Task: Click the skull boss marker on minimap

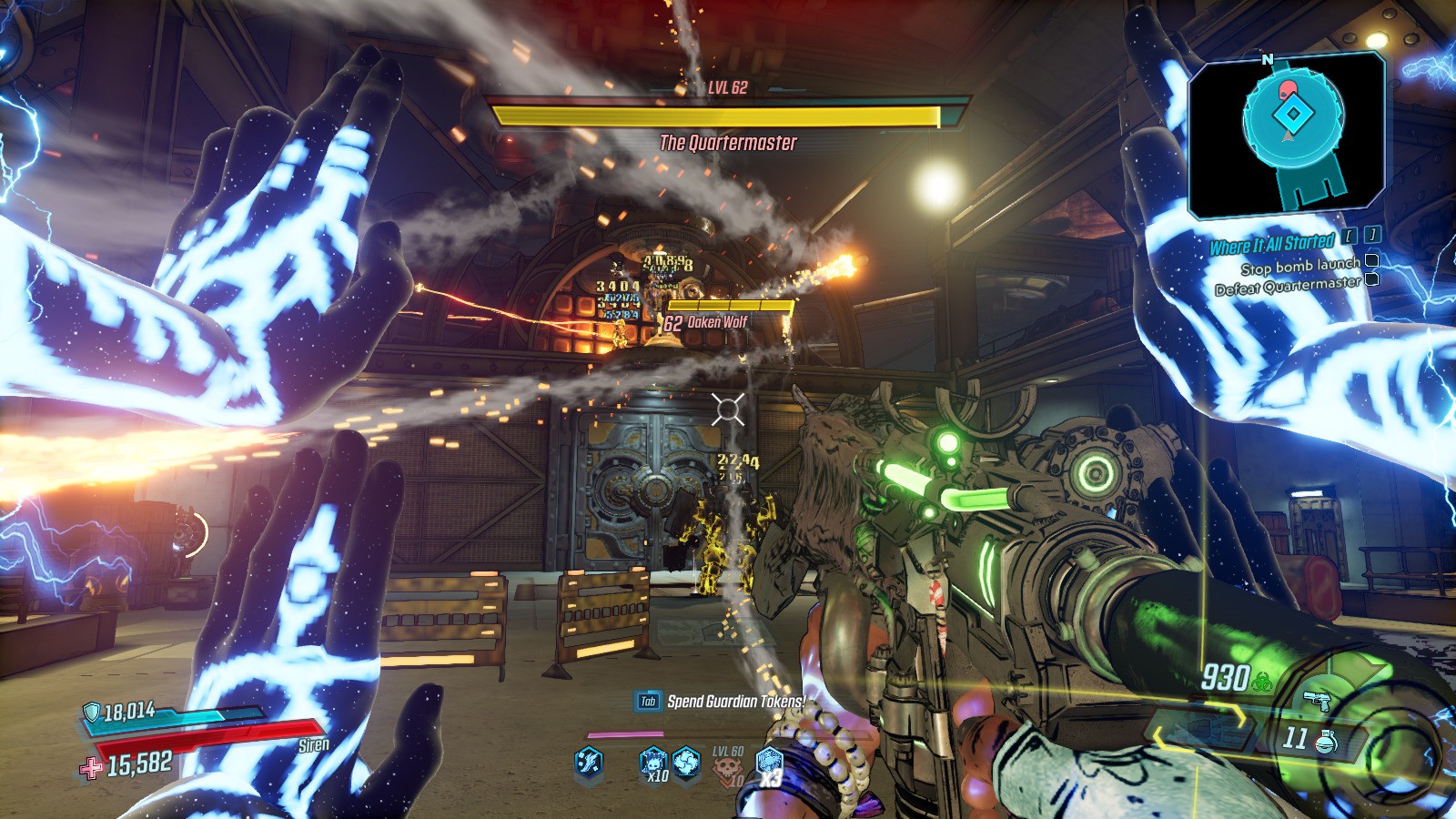Action: pyautogui.click(x=1287, y=89)
